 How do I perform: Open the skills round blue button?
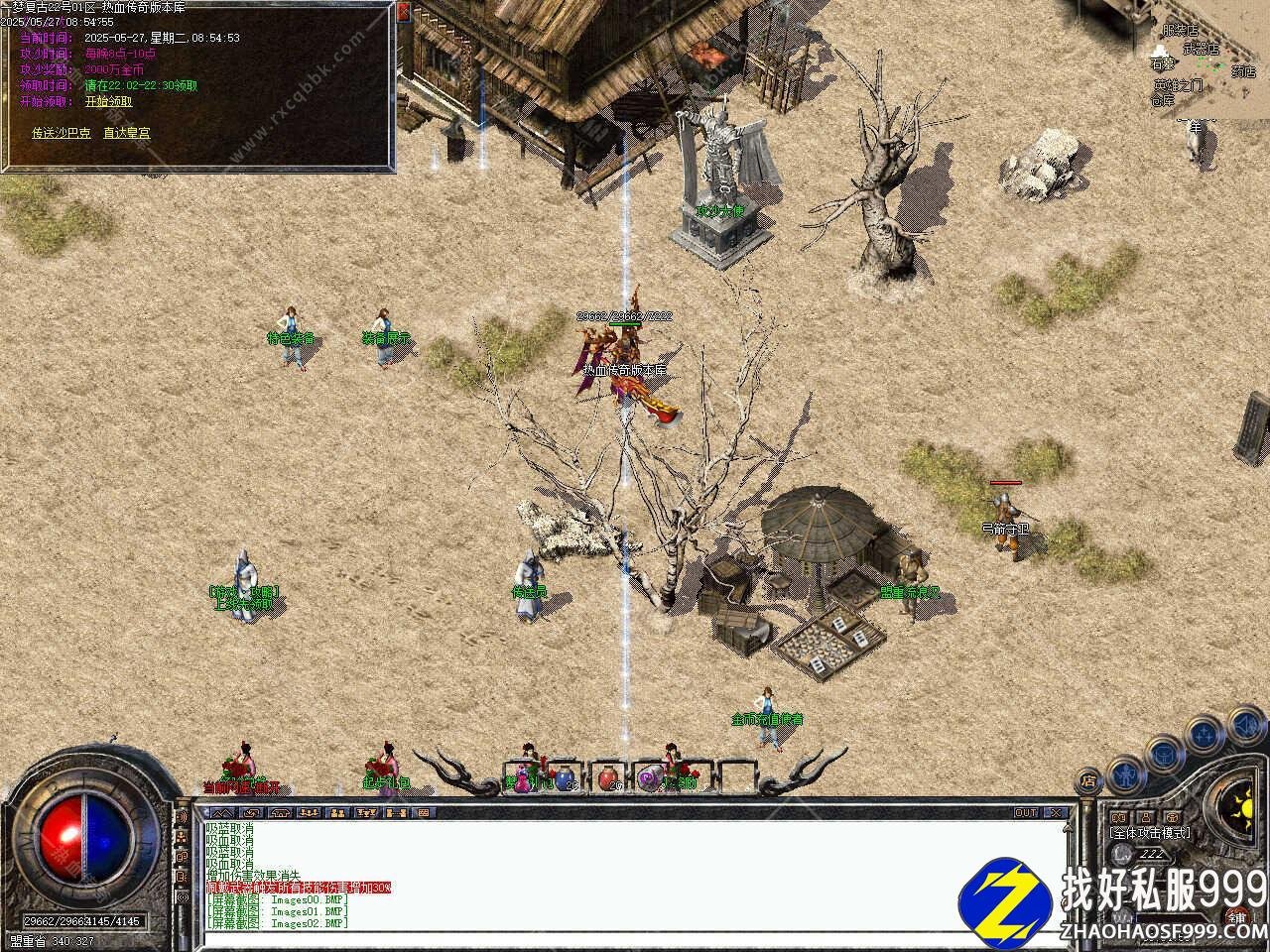coord(1204,734)
